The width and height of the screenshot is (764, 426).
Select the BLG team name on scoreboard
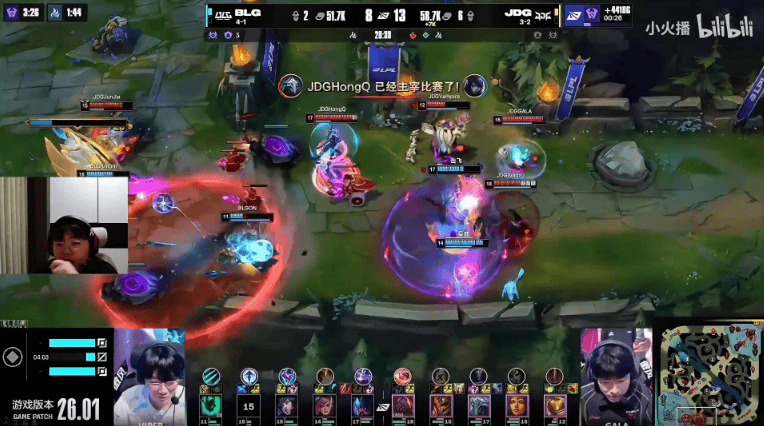[247, 14]
